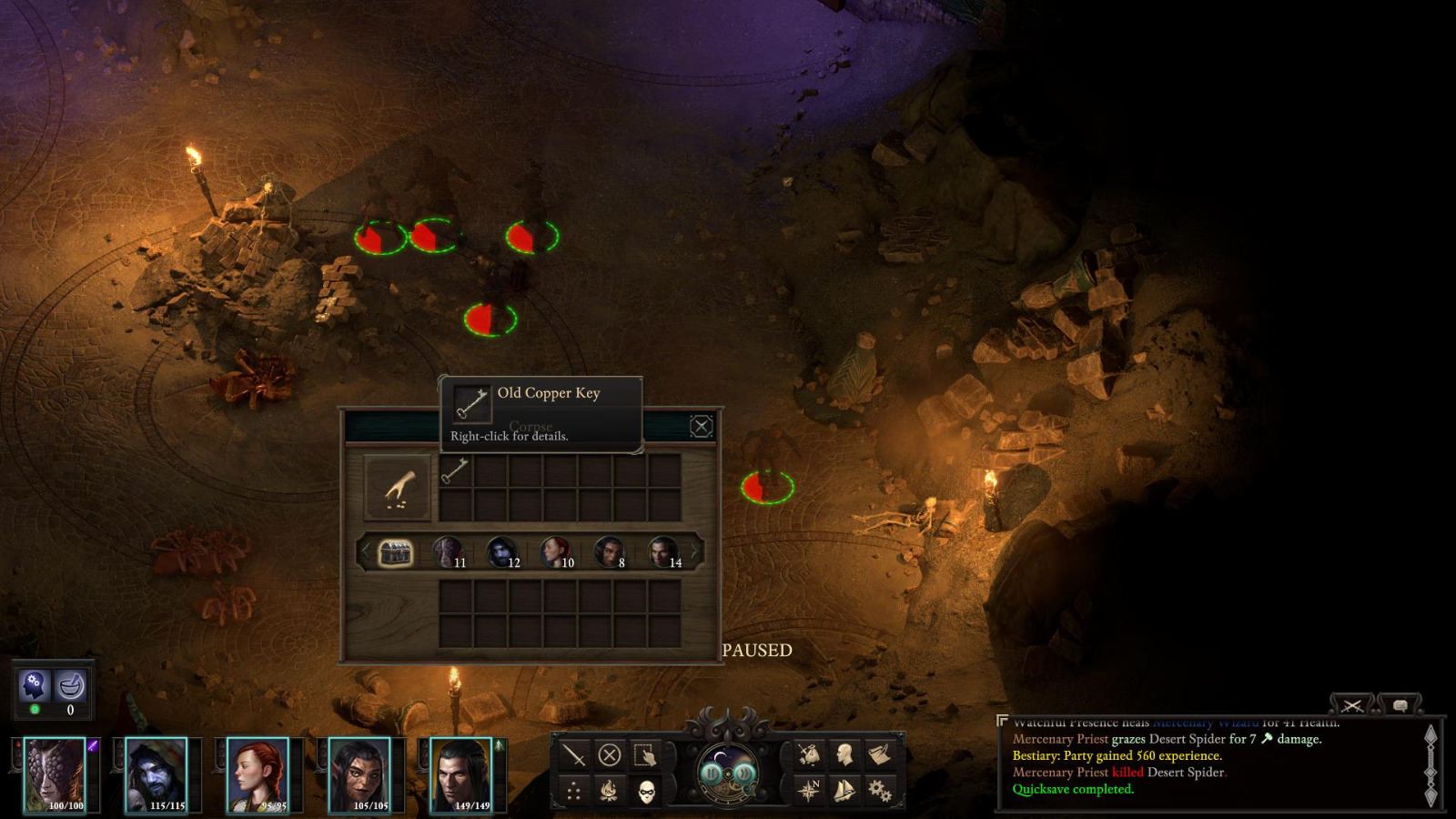
Task: Switch to the combat log crossed-swords tab
Action: 1350,705
